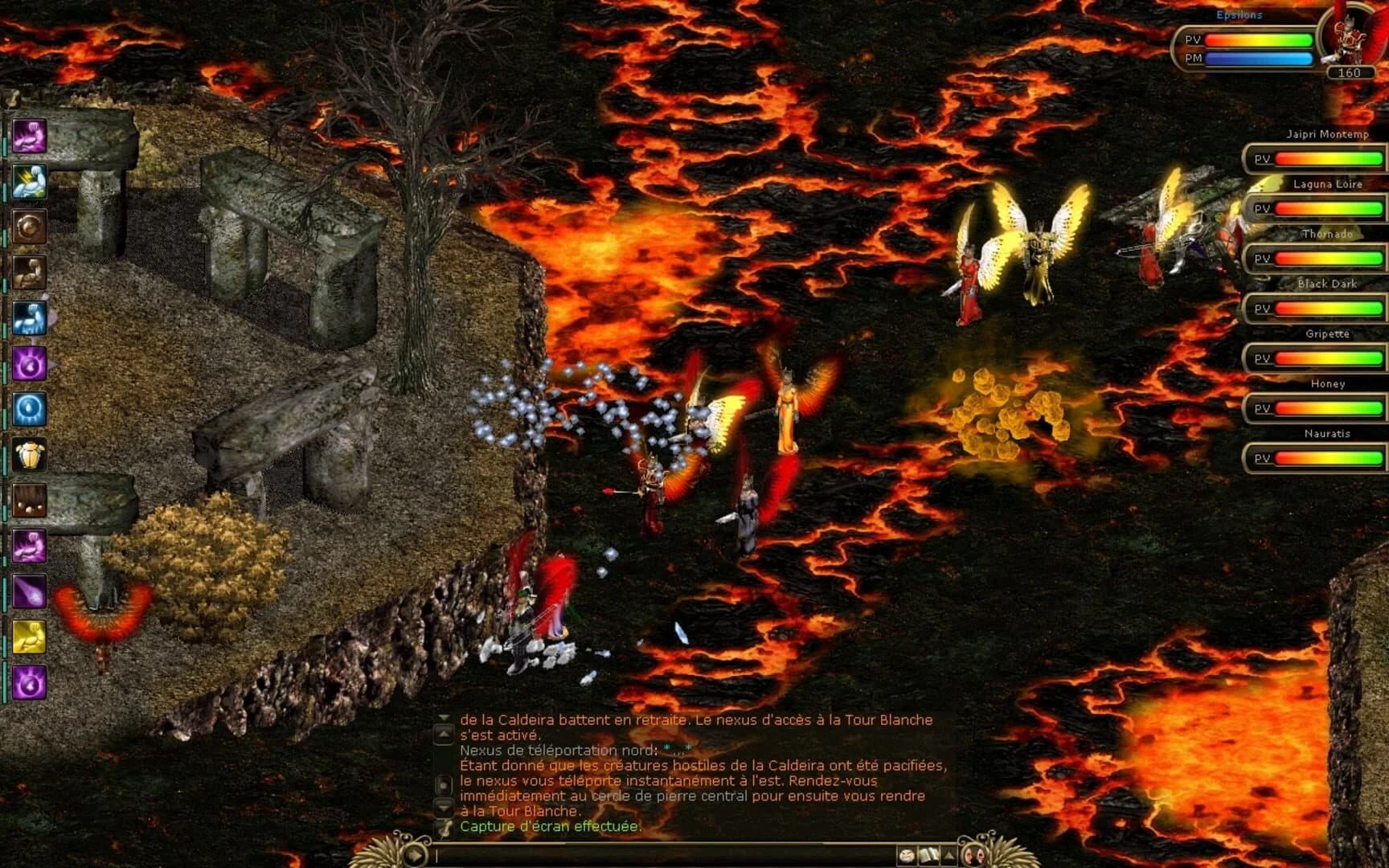Select the muscular arm strength spell
1389x868 pixels.
click(x=28, y=272)
